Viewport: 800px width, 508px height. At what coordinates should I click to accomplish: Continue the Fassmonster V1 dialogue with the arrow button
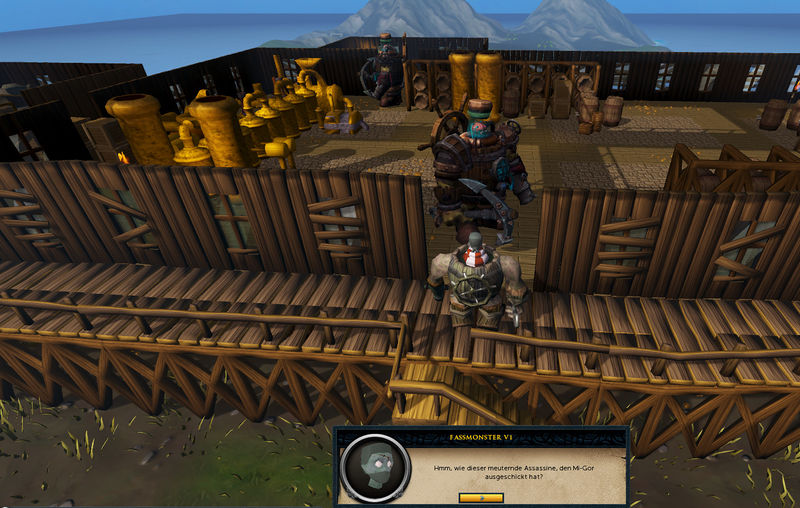pos(481,497)
